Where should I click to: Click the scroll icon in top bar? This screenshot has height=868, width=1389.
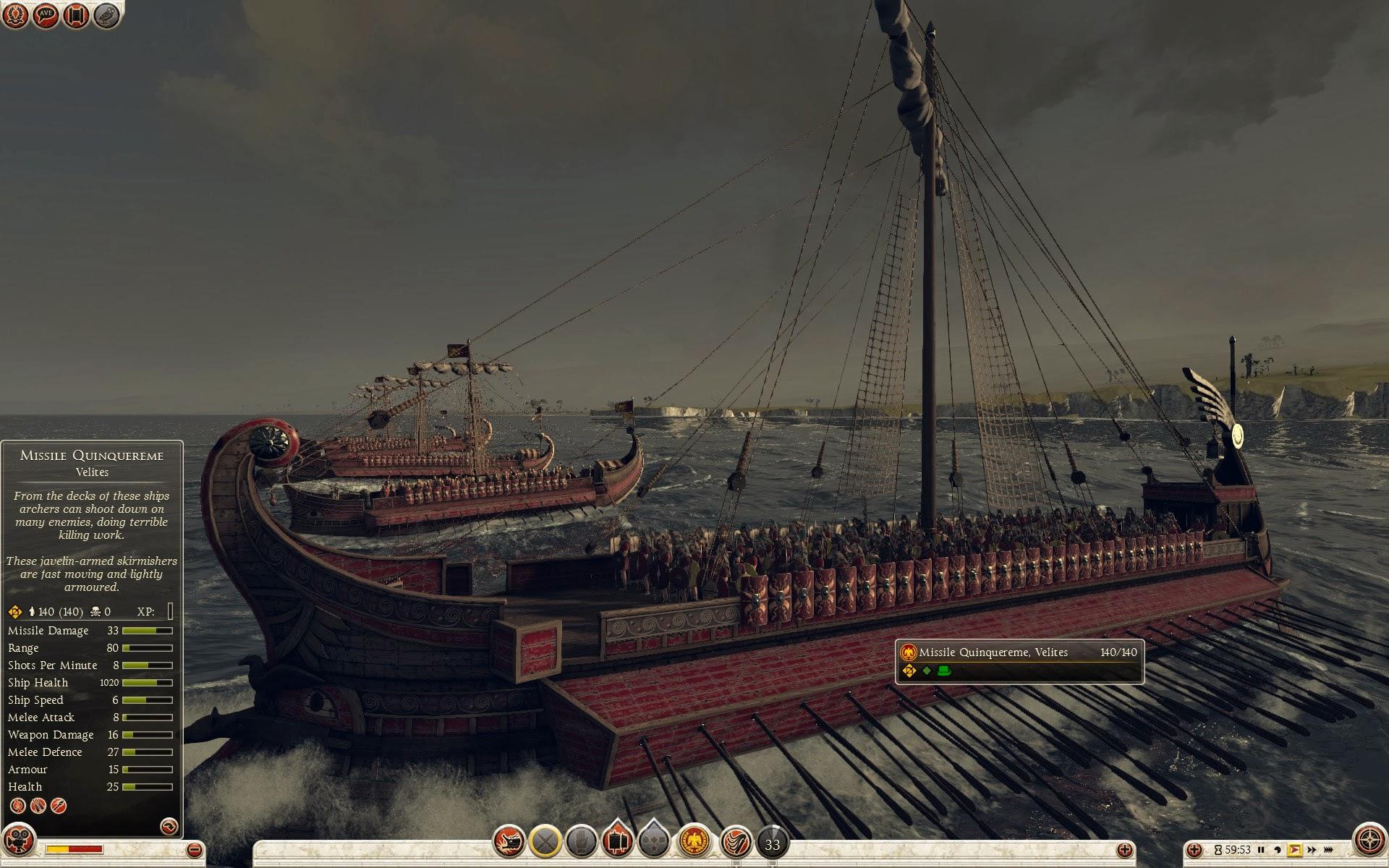pyautogui.click(x=77, y=14)
